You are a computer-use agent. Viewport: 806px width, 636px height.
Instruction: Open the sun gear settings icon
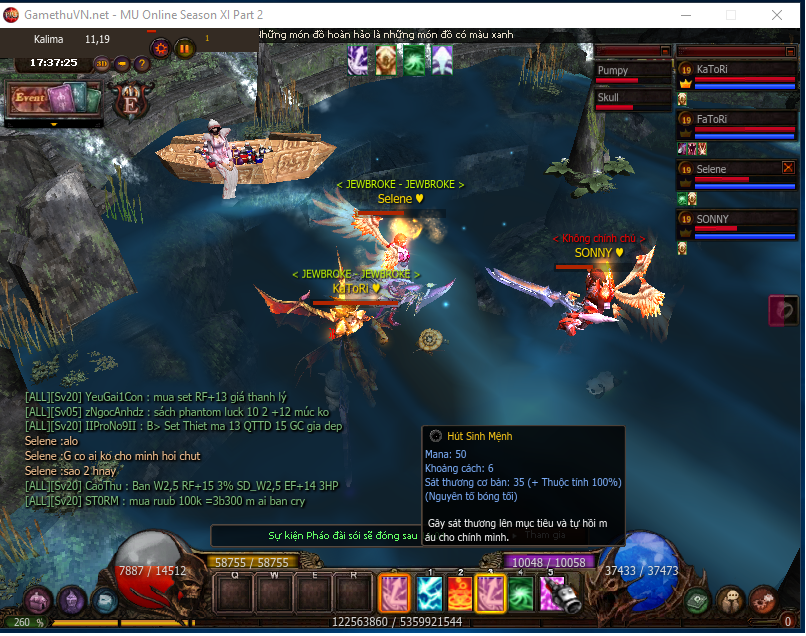pos(160,48)
